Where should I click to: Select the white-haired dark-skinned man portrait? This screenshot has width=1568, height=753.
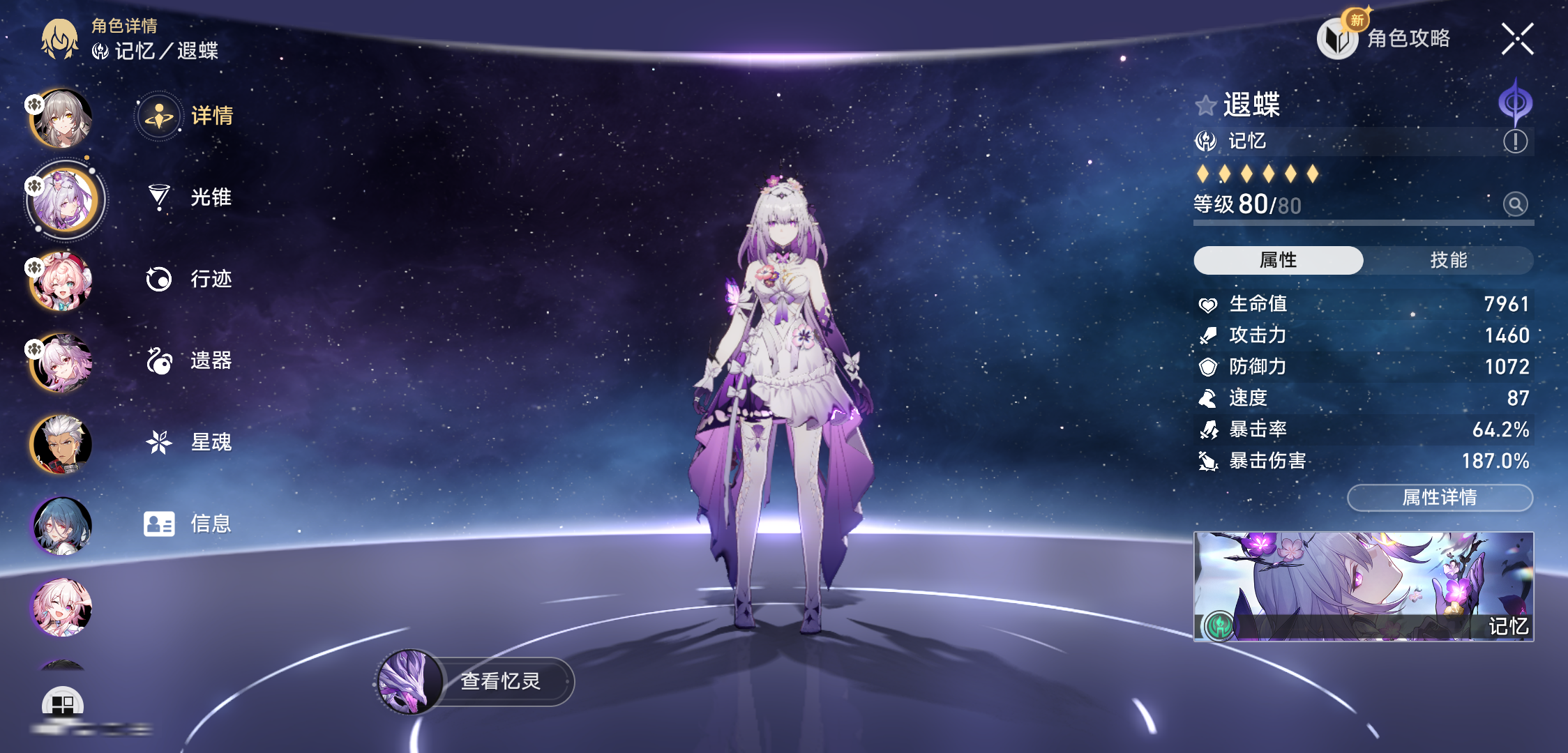click(61, 444)
